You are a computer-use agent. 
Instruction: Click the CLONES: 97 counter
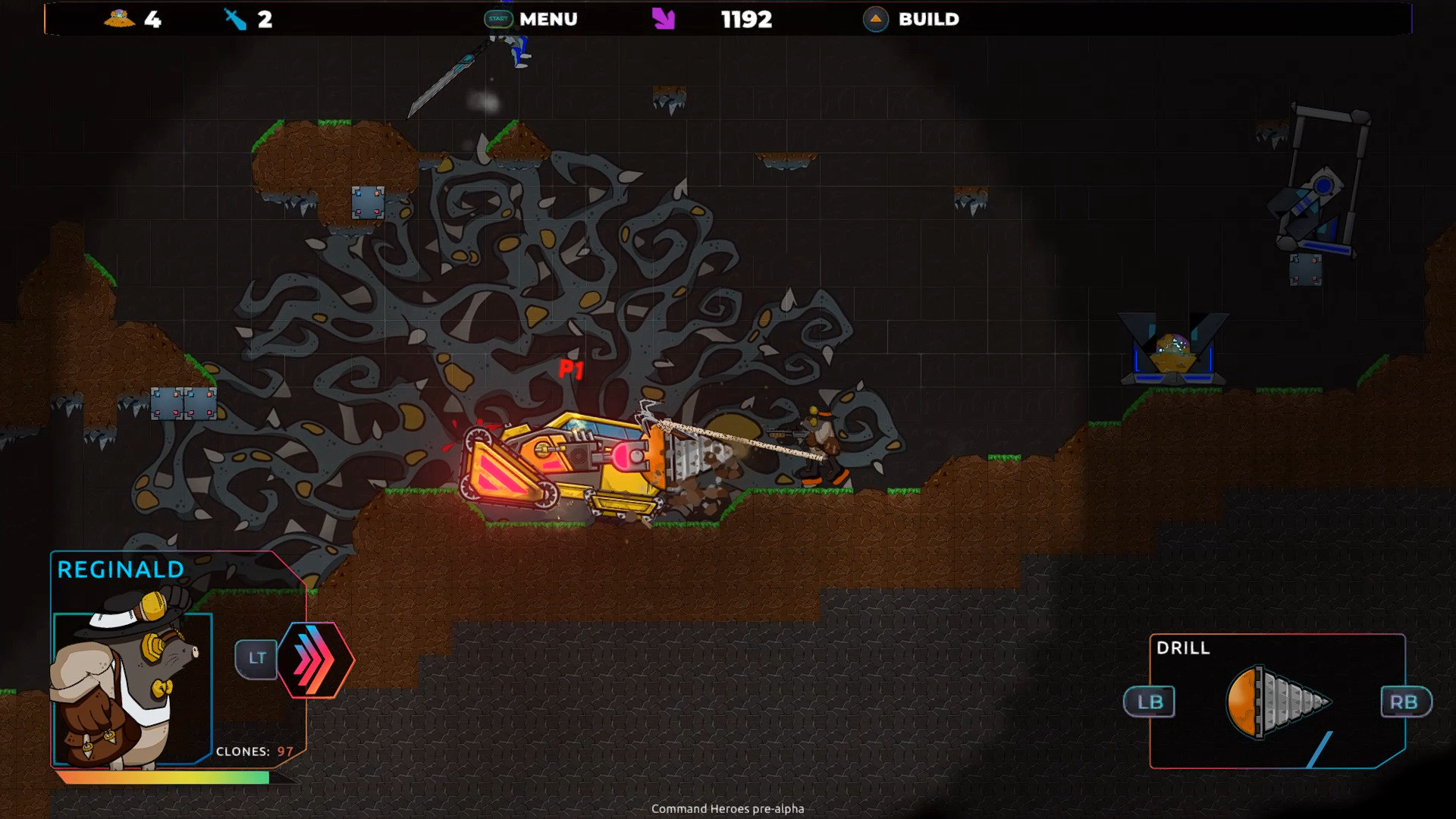tap(255, 752)
